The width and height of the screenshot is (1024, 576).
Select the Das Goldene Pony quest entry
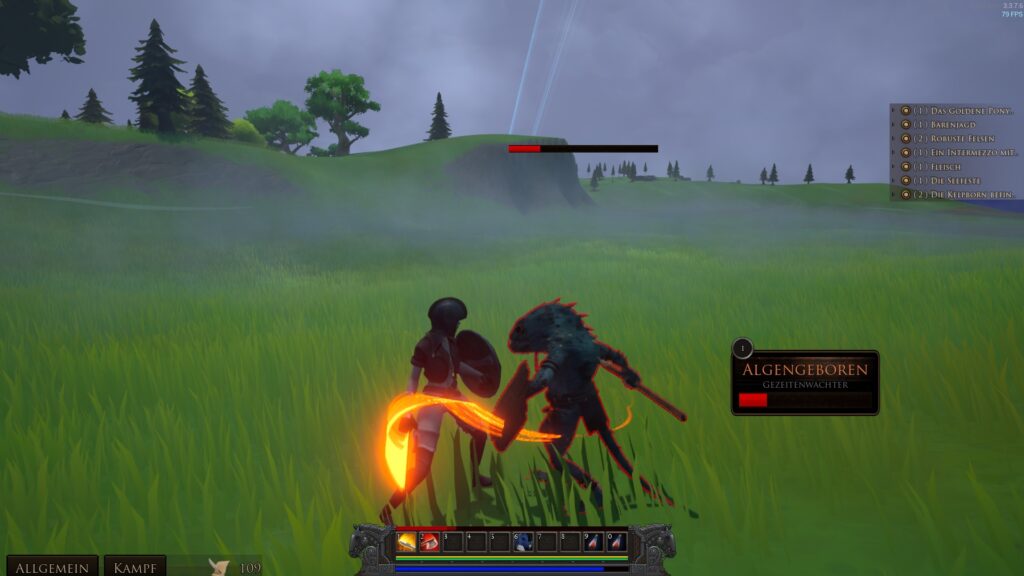pos(962,110)
